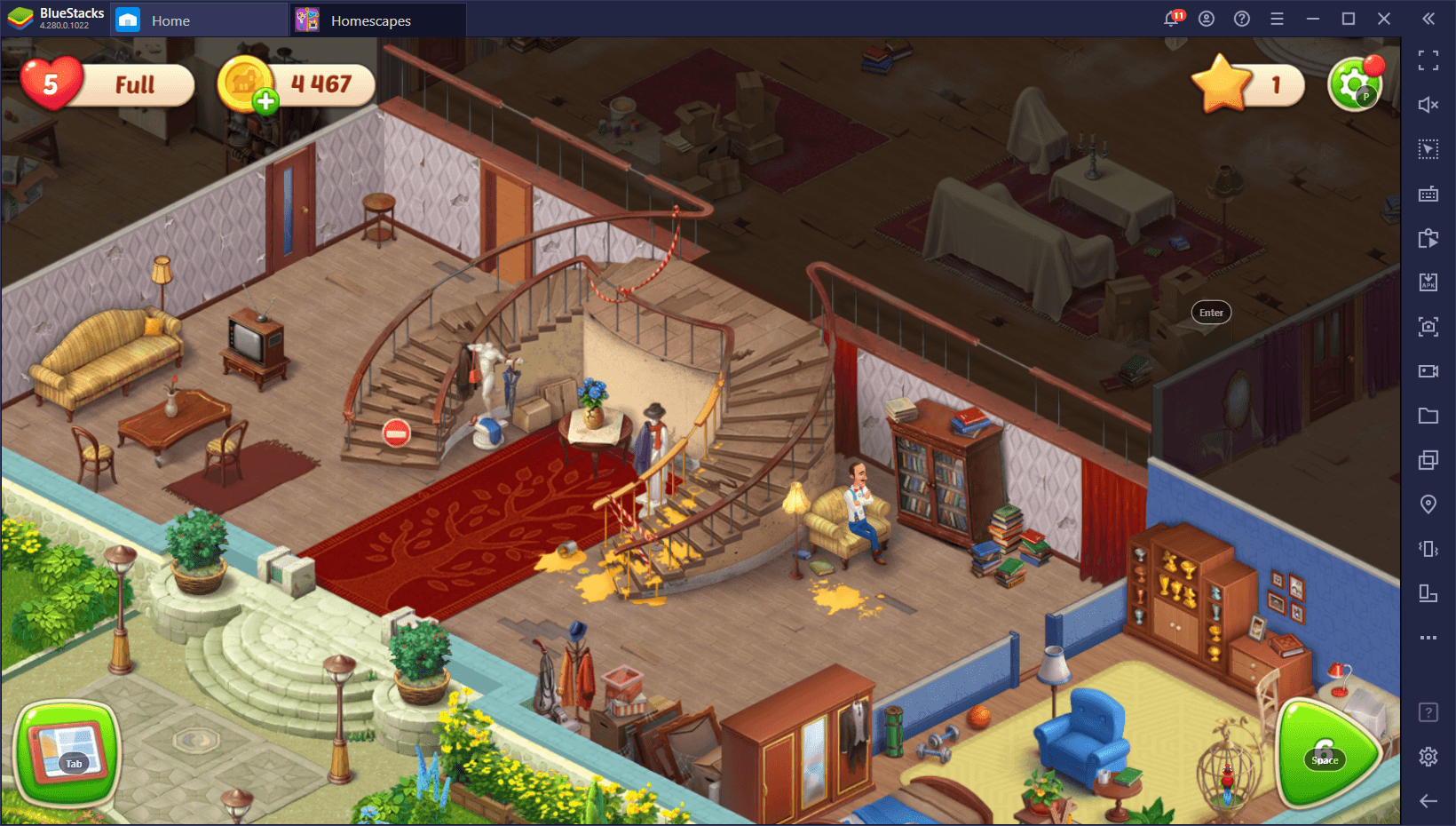Open the hamburger menu in the title bar
1456x826 pixels.
(1277, 18)
